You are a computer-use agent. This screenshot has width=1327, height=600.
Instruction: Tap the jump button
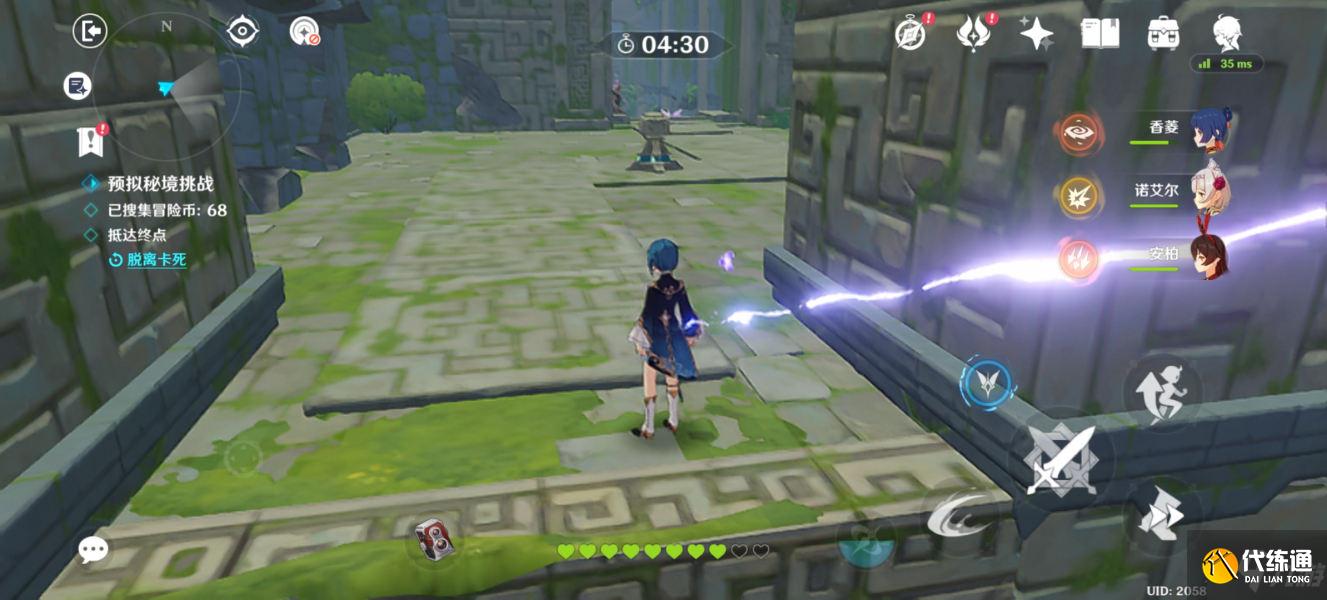click(1160, 389)
